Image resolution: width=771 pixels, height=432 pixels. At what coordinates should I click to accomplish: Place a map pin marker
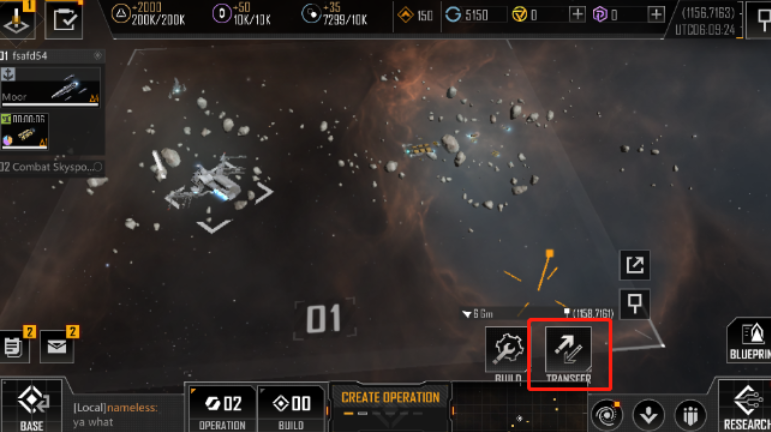click(x=635, y=301)
